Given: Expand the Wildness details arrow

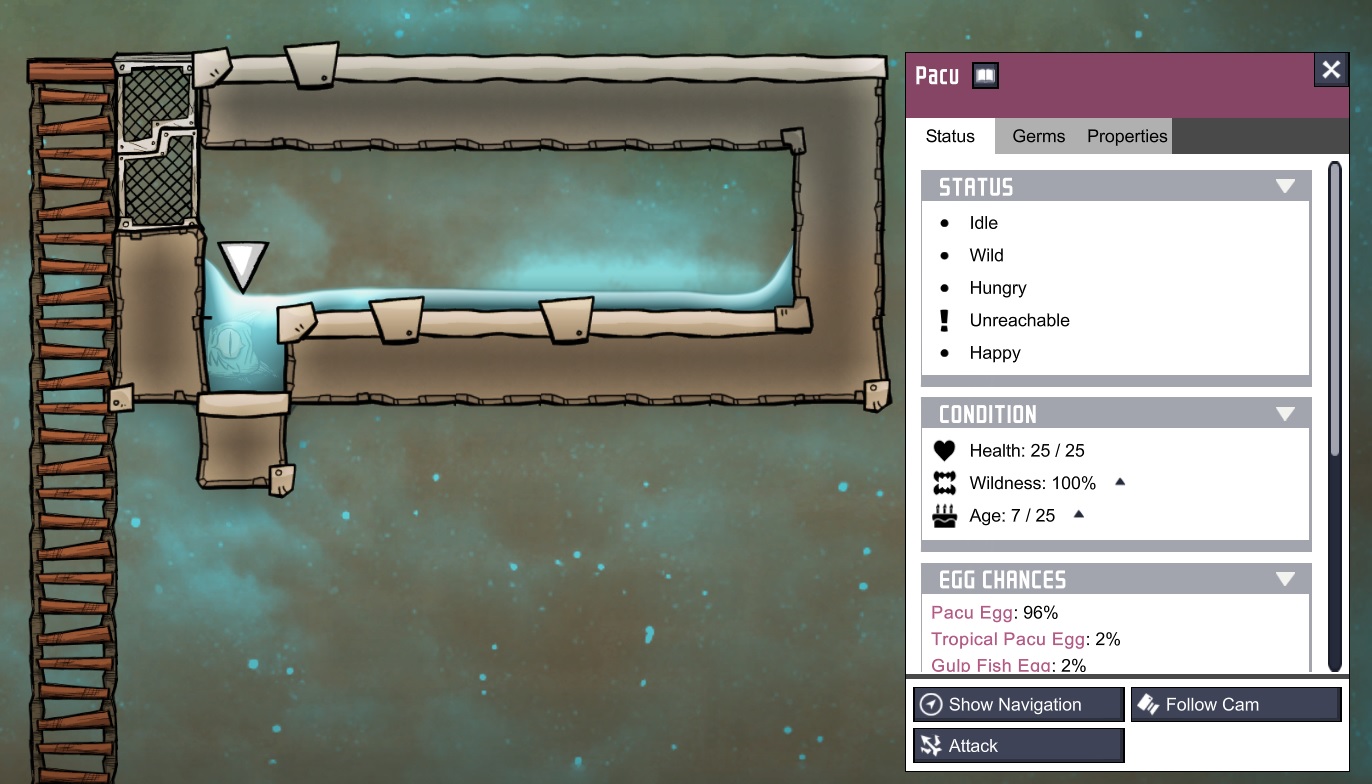Looking at the screenshot, I should pyautogui.click(x=1119, y=482).
